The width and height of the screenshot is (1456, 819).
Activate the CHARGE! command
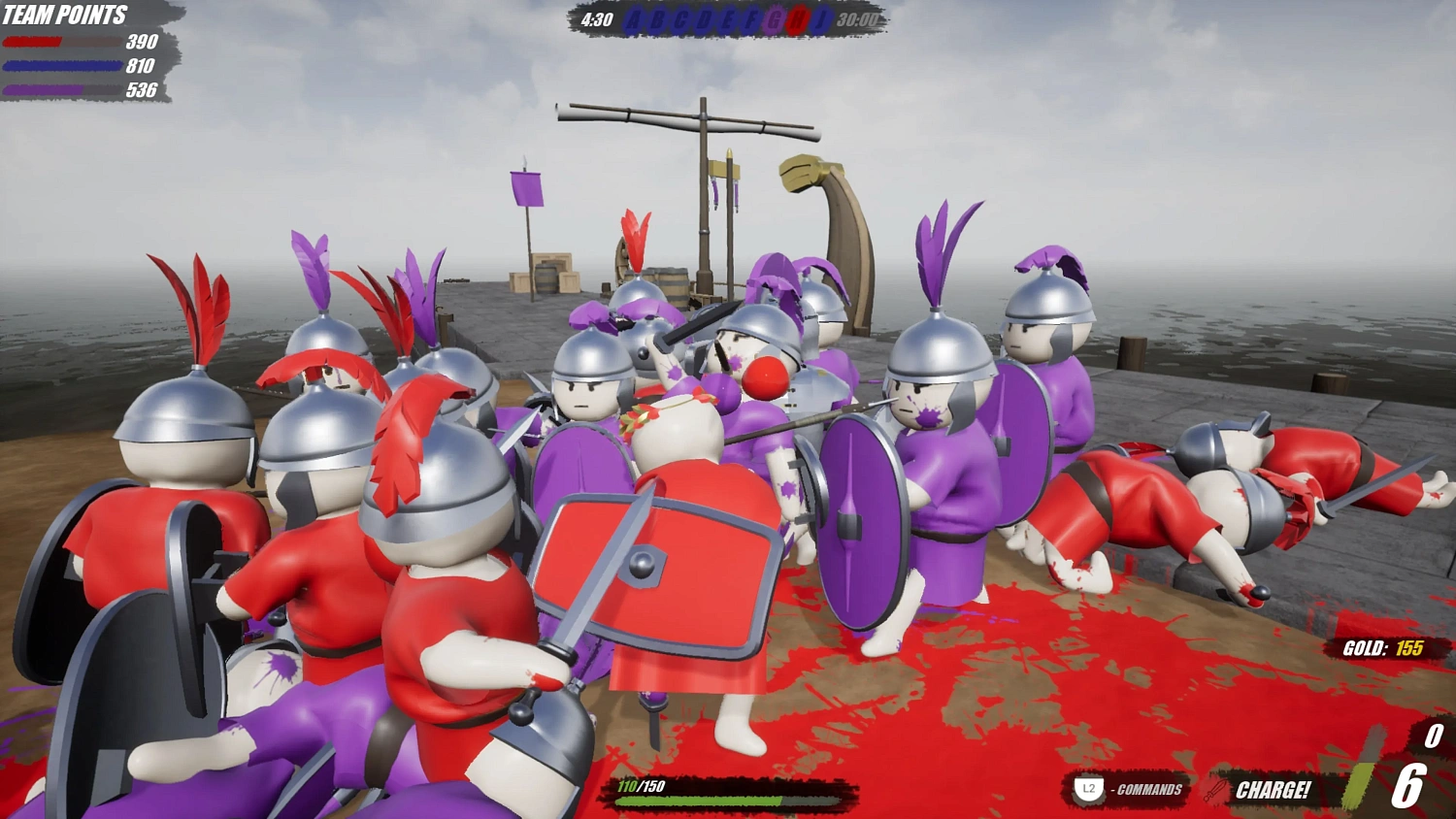coord(1274,789)
